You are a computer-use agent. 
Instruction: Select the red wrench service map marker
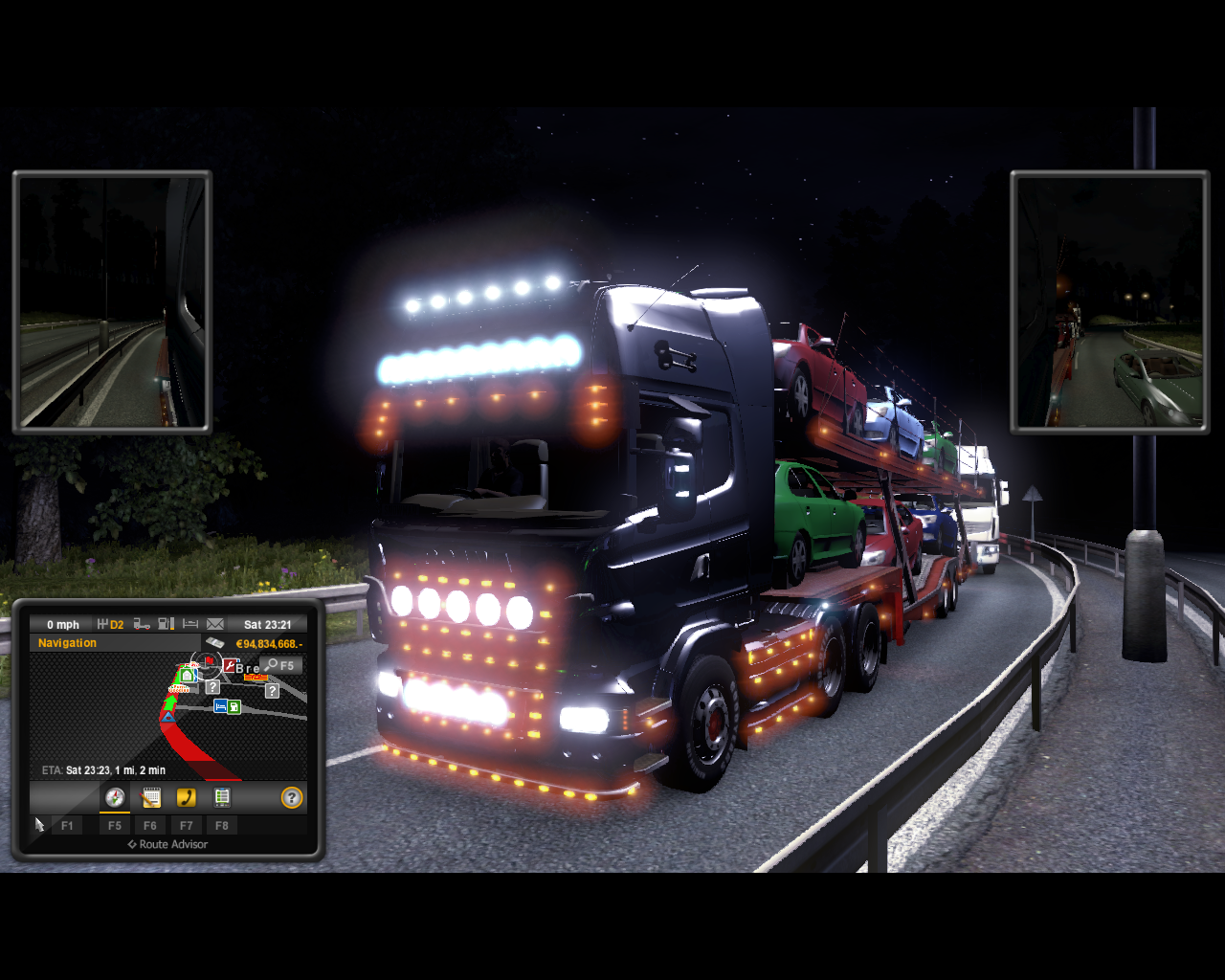pyautogui.click(x=230, y=665)
